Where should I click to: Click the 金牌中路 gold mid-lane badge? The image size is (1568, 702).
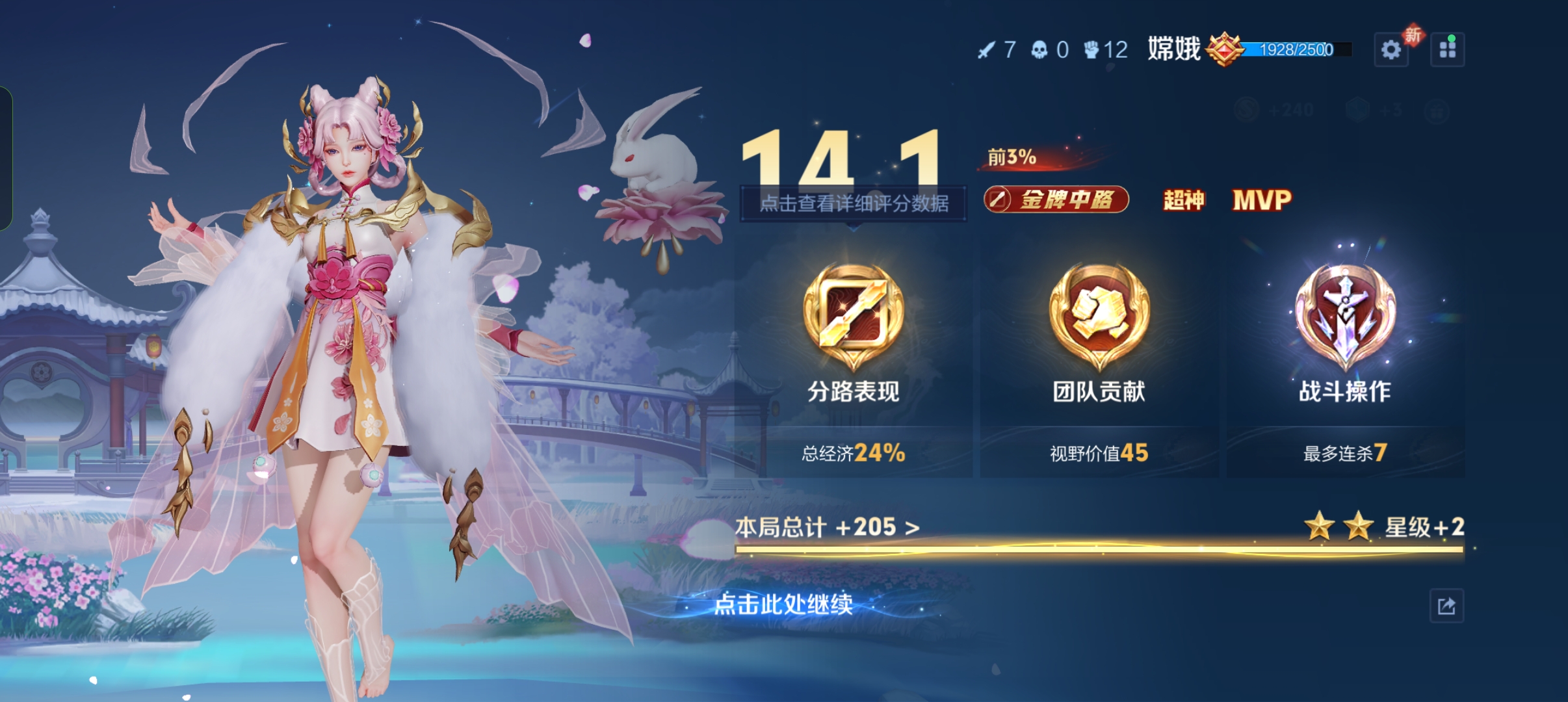[1056, 200]
